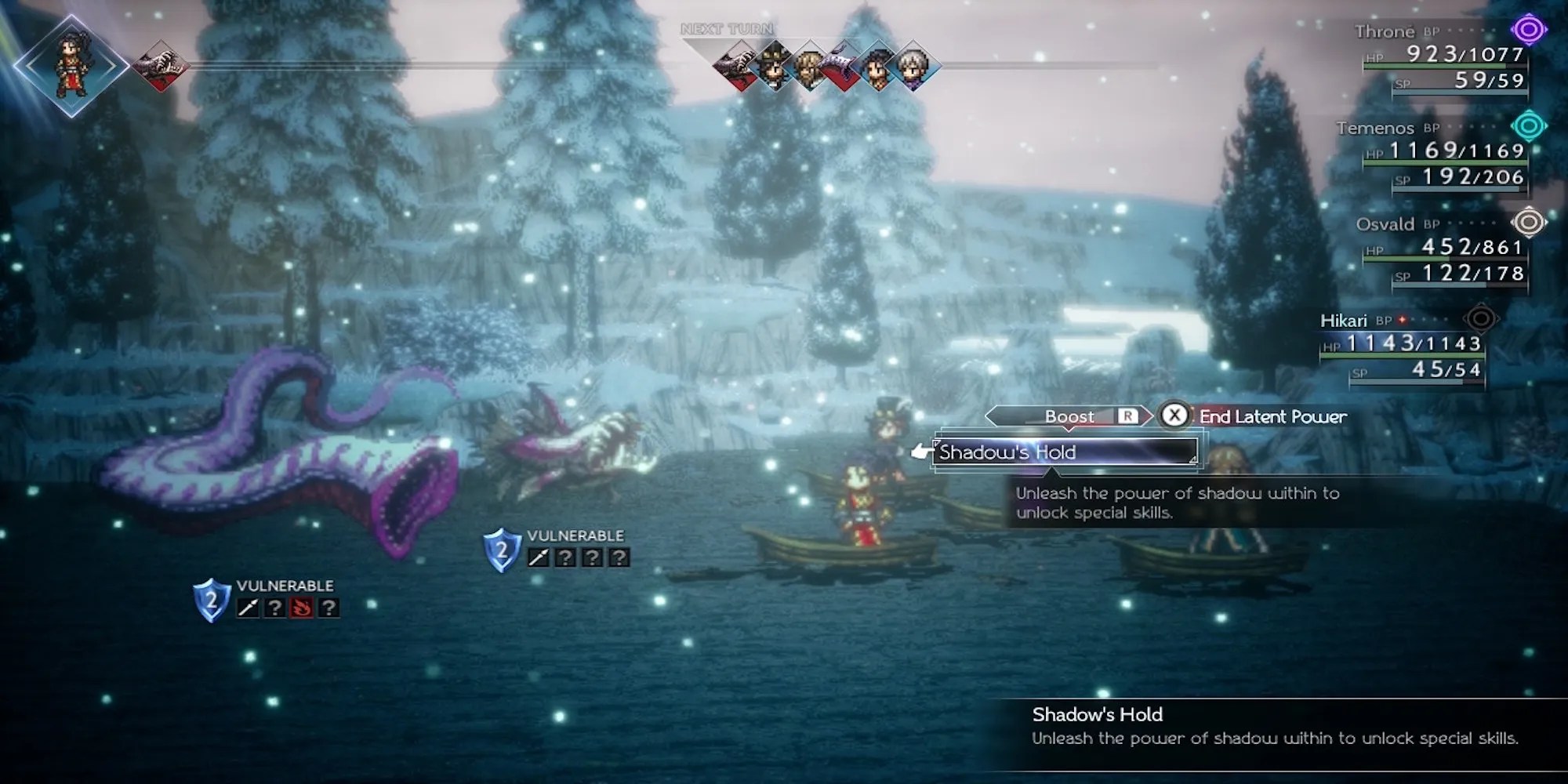This screenshot has width=1568, height=784.
Task: Click the goggled-hat character turn-order portrait
Action: pyautogui.click(x=775, y=67)
